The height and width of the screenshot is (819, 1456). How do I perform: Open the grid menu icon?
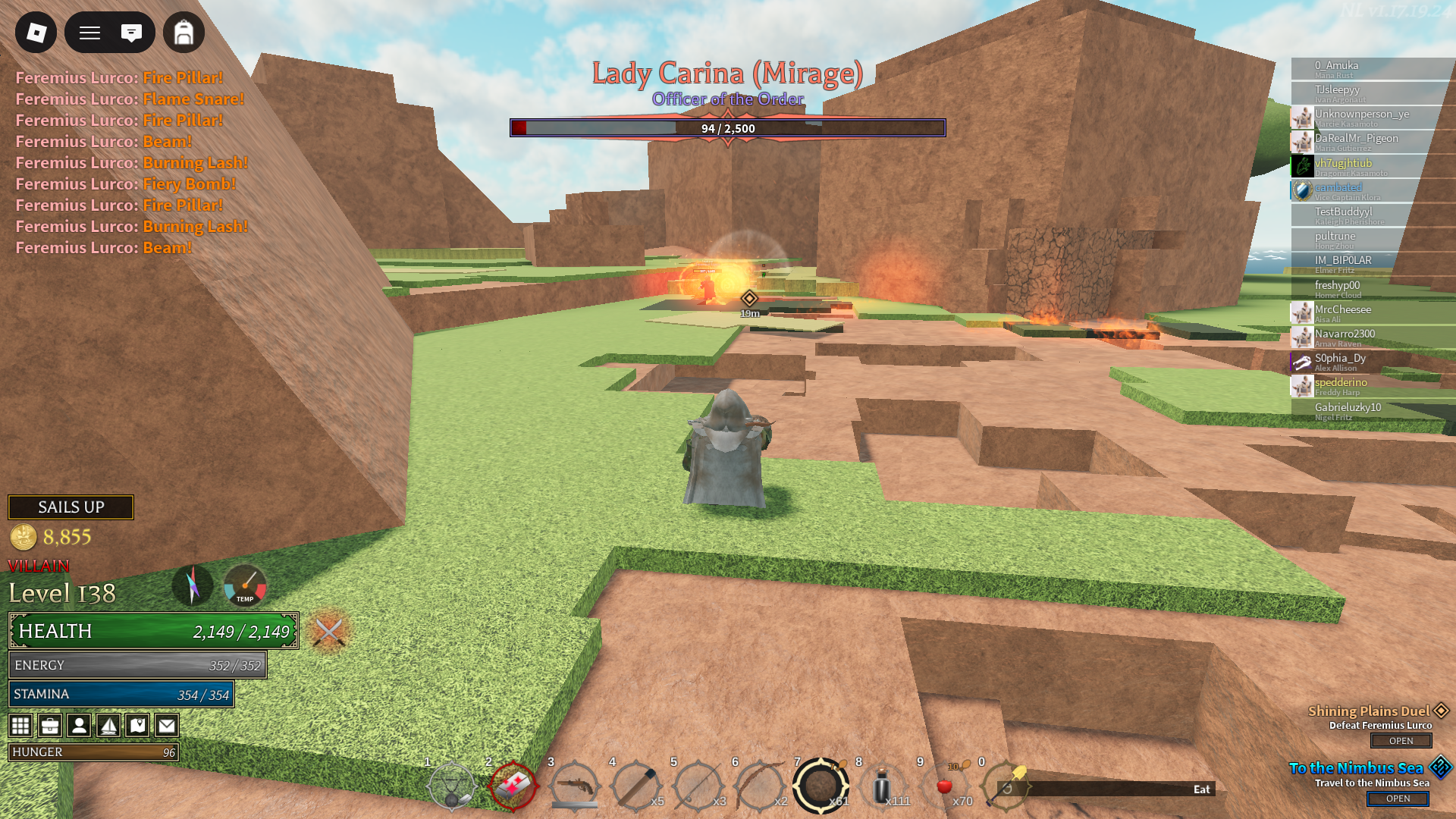[20, 726]
